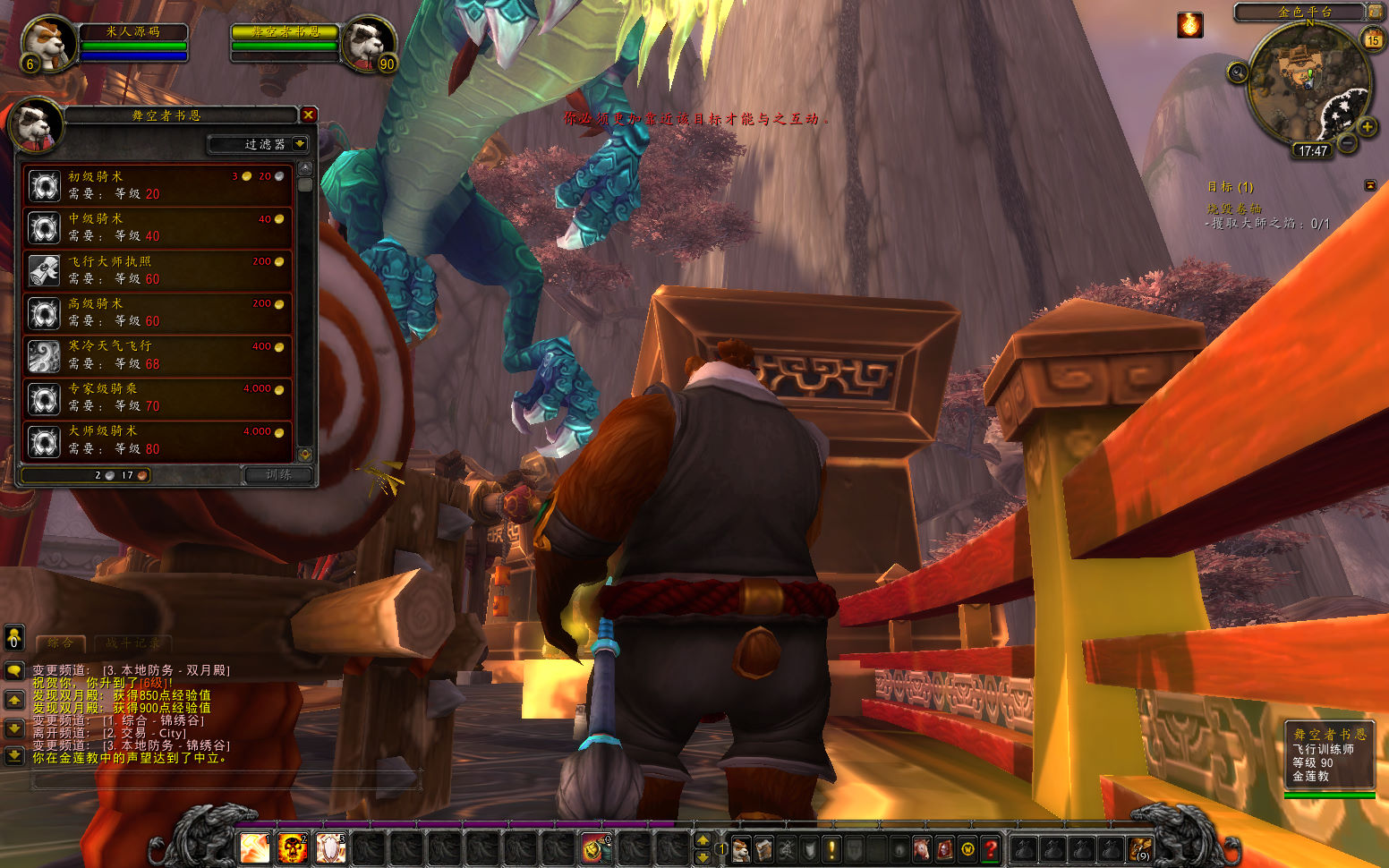Collapse the 目标 objectives tracker

pos(1369,185)
